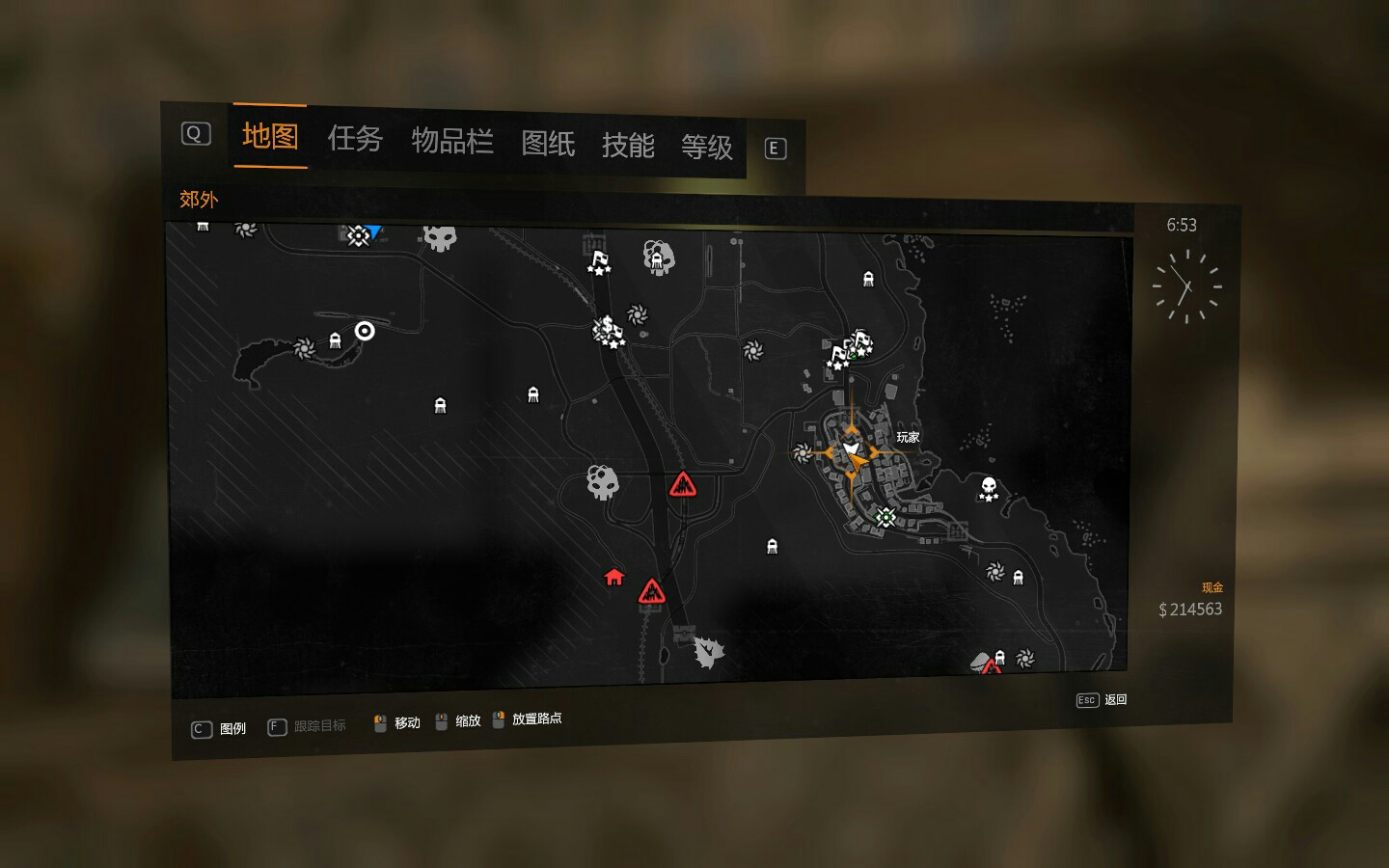
Task: Select the 图纸 (Blueprints) tab
Action: 548,144
